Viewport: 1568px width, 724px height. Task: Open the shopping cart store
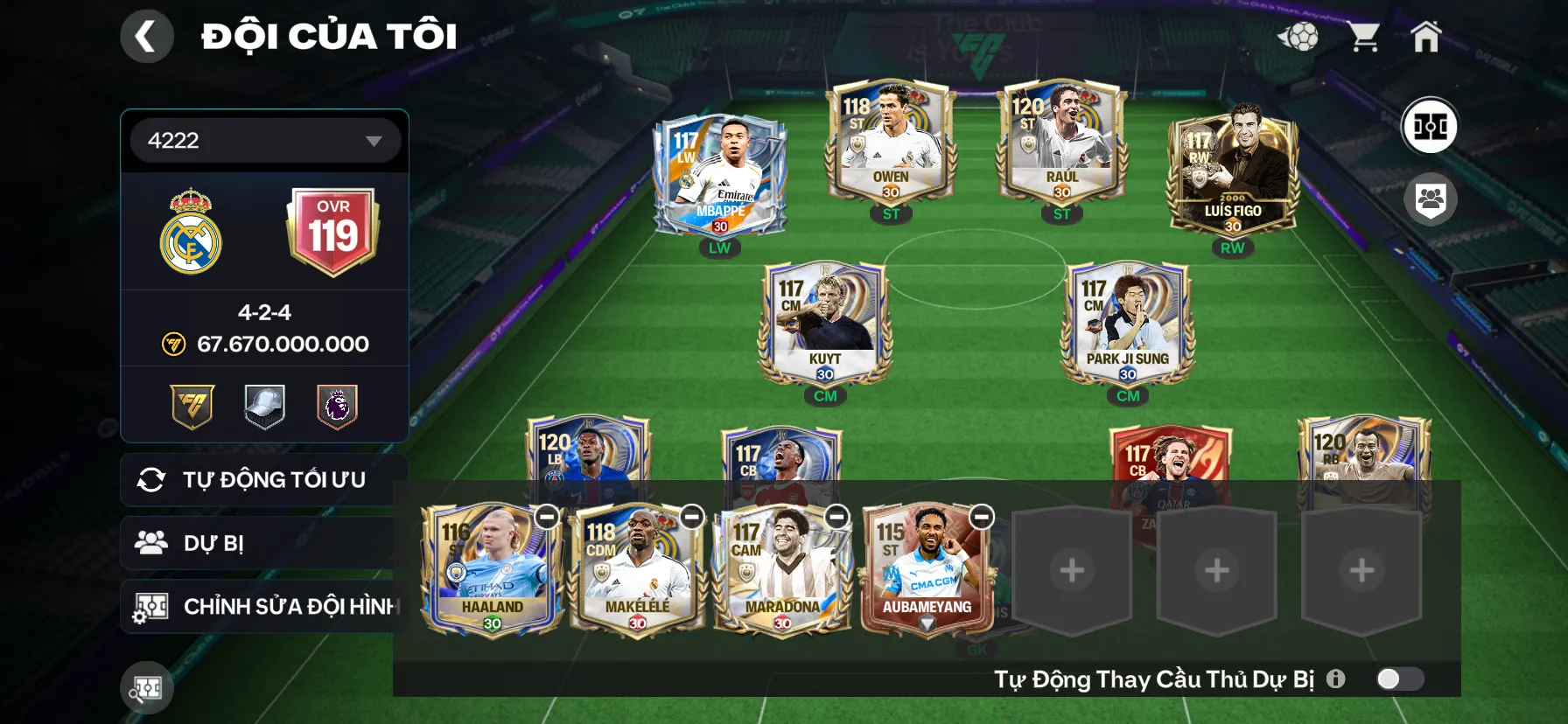[1362, 37]
